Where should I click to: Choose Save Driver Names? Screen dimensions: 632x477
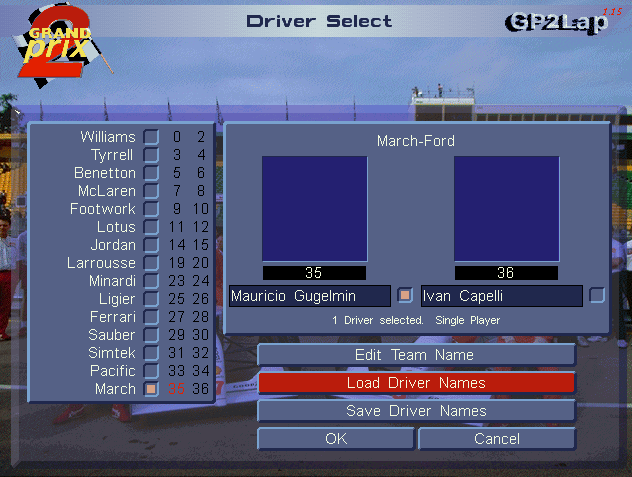(416, 411)
